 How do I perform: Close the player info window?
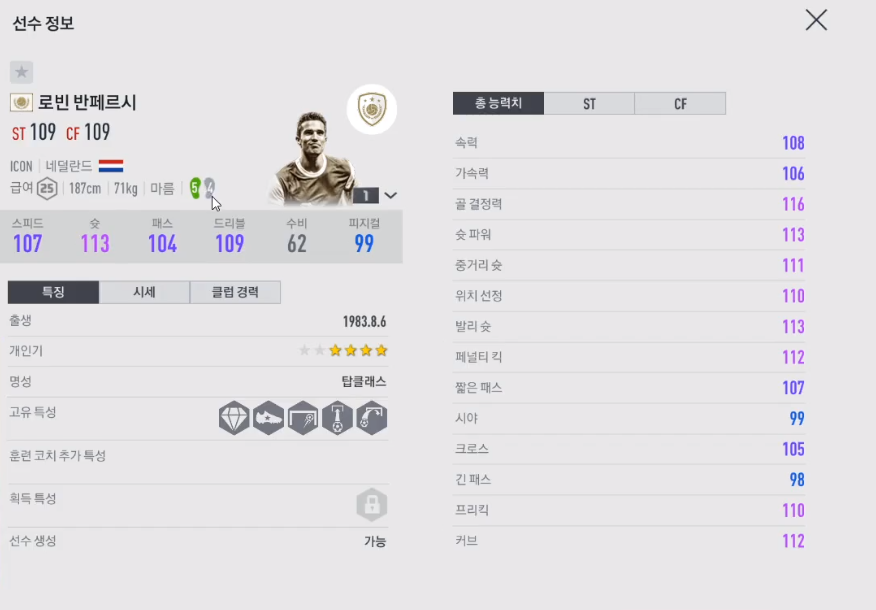coord(816,20)
